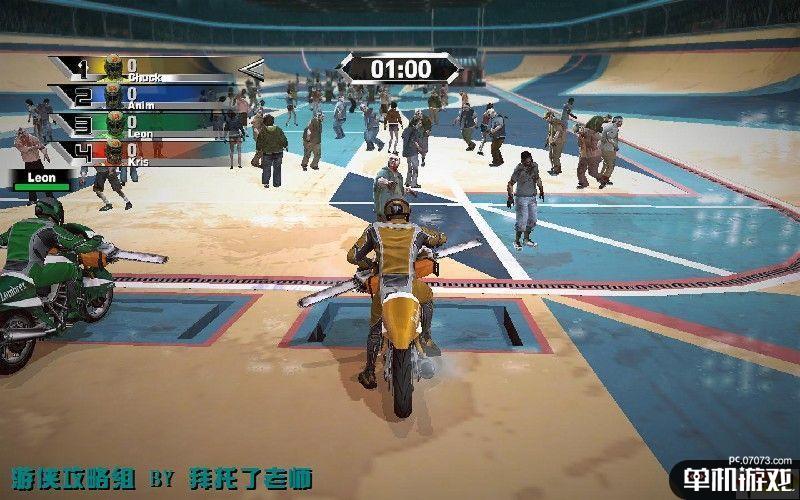
Task: Select Leon's green scoreboard row
Action: point(160,125)
